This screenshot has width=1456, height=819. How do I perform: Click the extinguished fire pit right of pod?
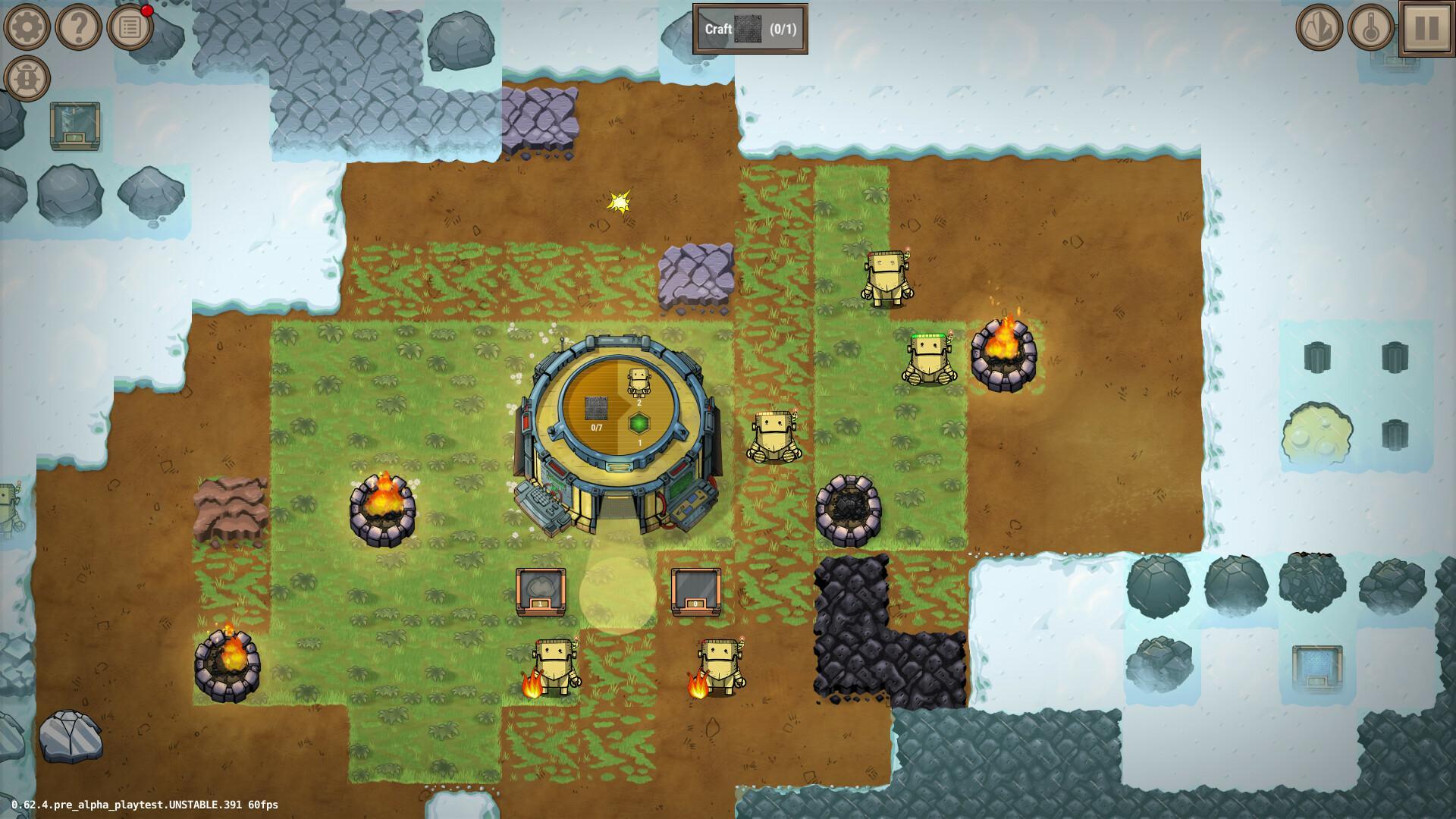click(847, 512)
